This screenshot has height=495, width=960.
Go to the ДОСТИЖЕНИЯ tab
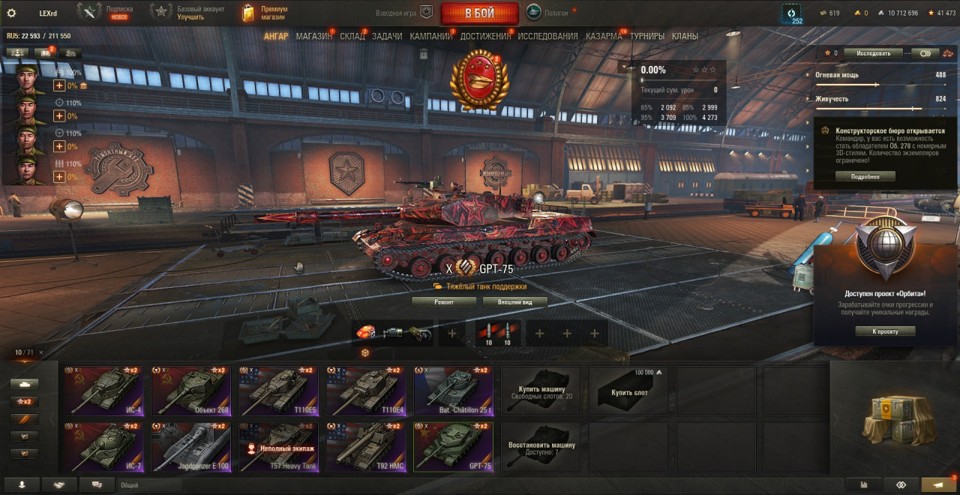pyautogui.click(x=485, y=36)
